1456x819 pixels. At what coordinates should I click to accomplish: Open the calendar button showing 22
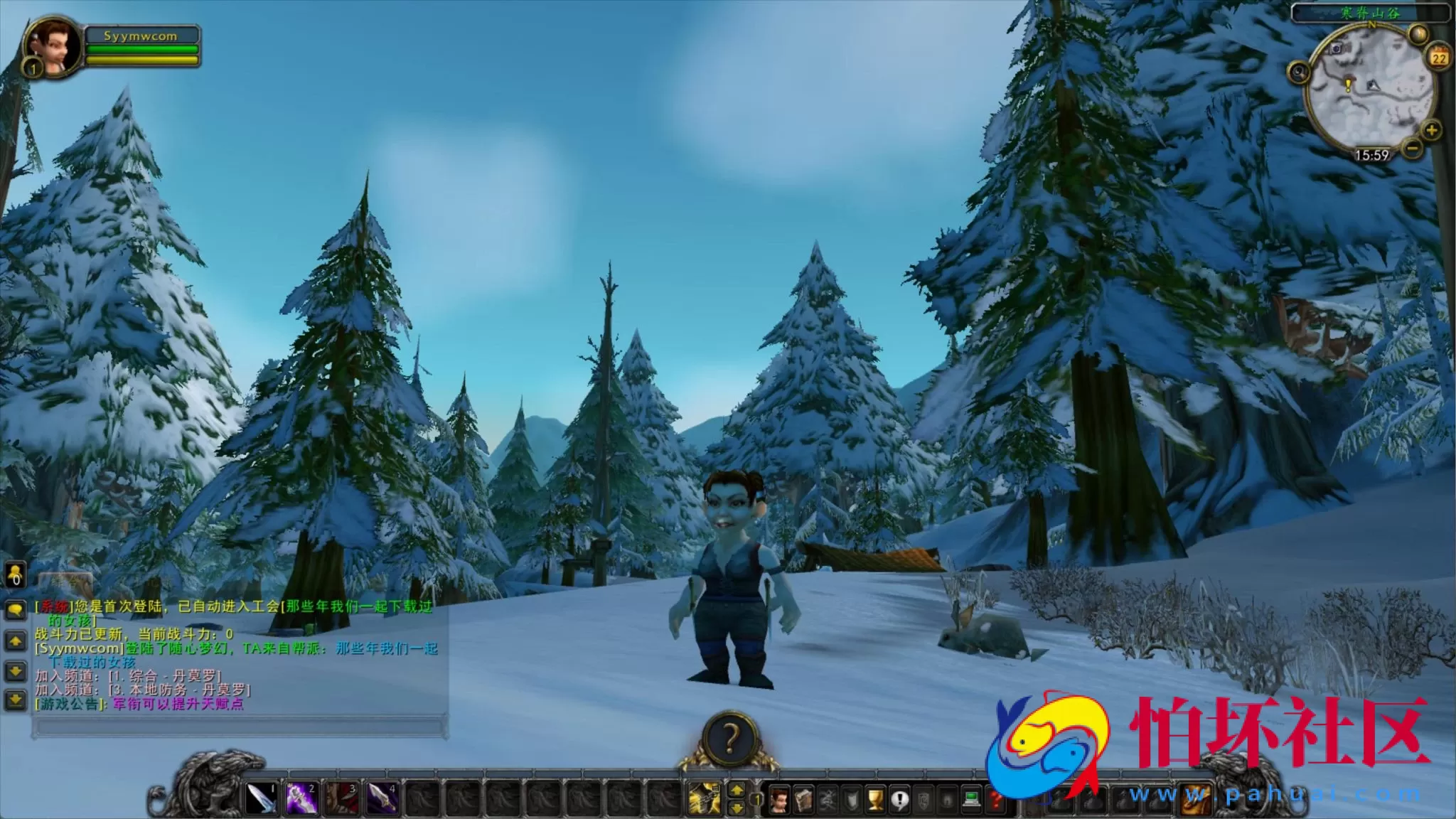1440,57
